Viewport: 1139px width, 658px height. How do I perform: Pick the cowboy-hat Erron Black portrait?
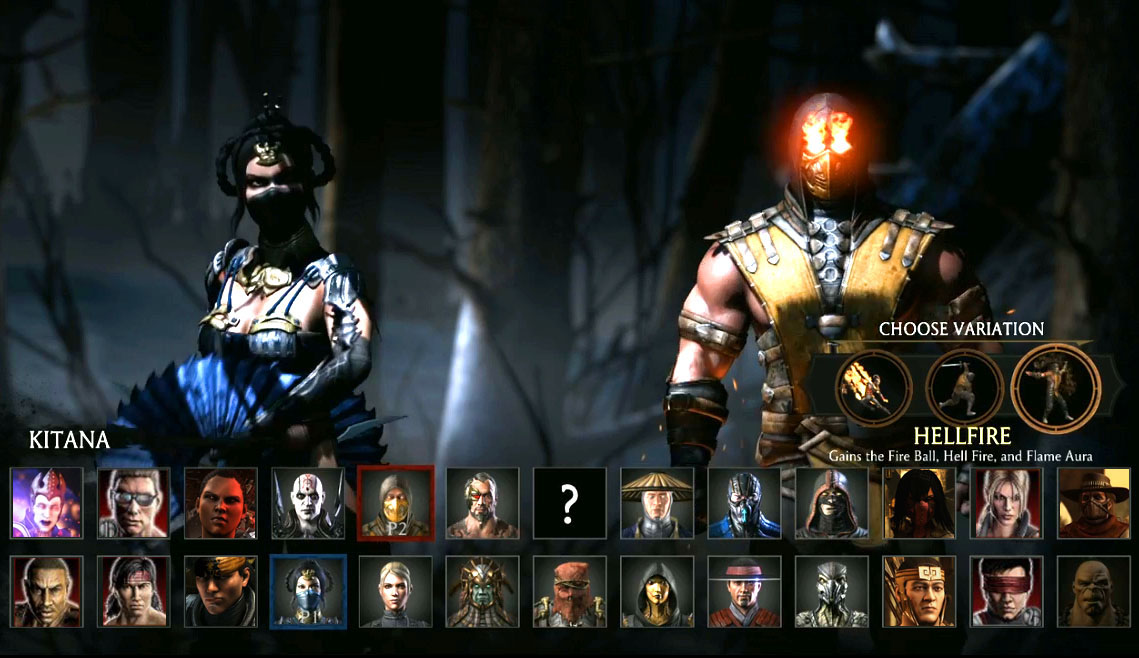pos(1093,502)
